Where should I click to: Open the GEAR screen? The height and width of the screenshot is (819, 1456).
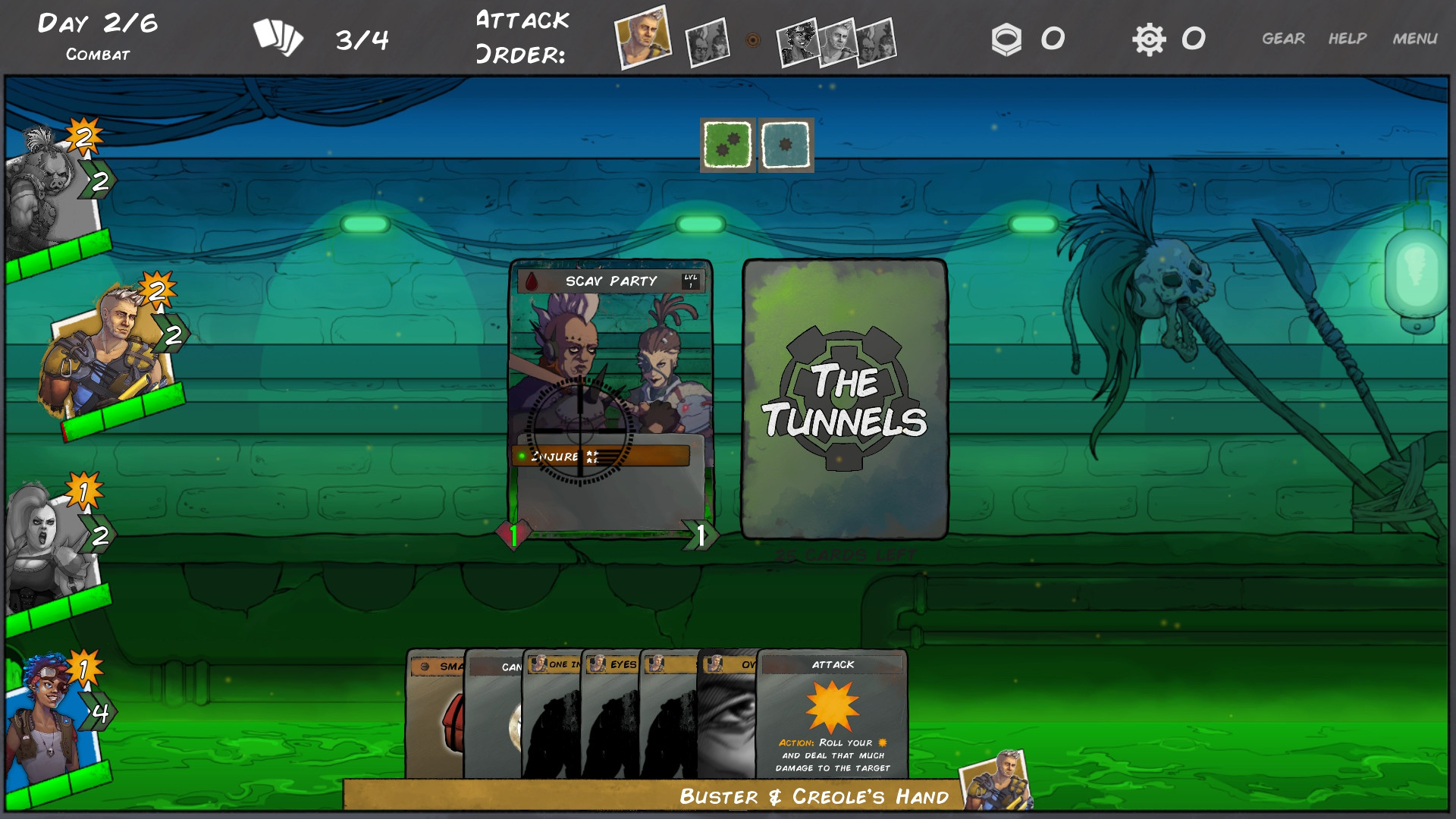click(x=1284, y=36)
